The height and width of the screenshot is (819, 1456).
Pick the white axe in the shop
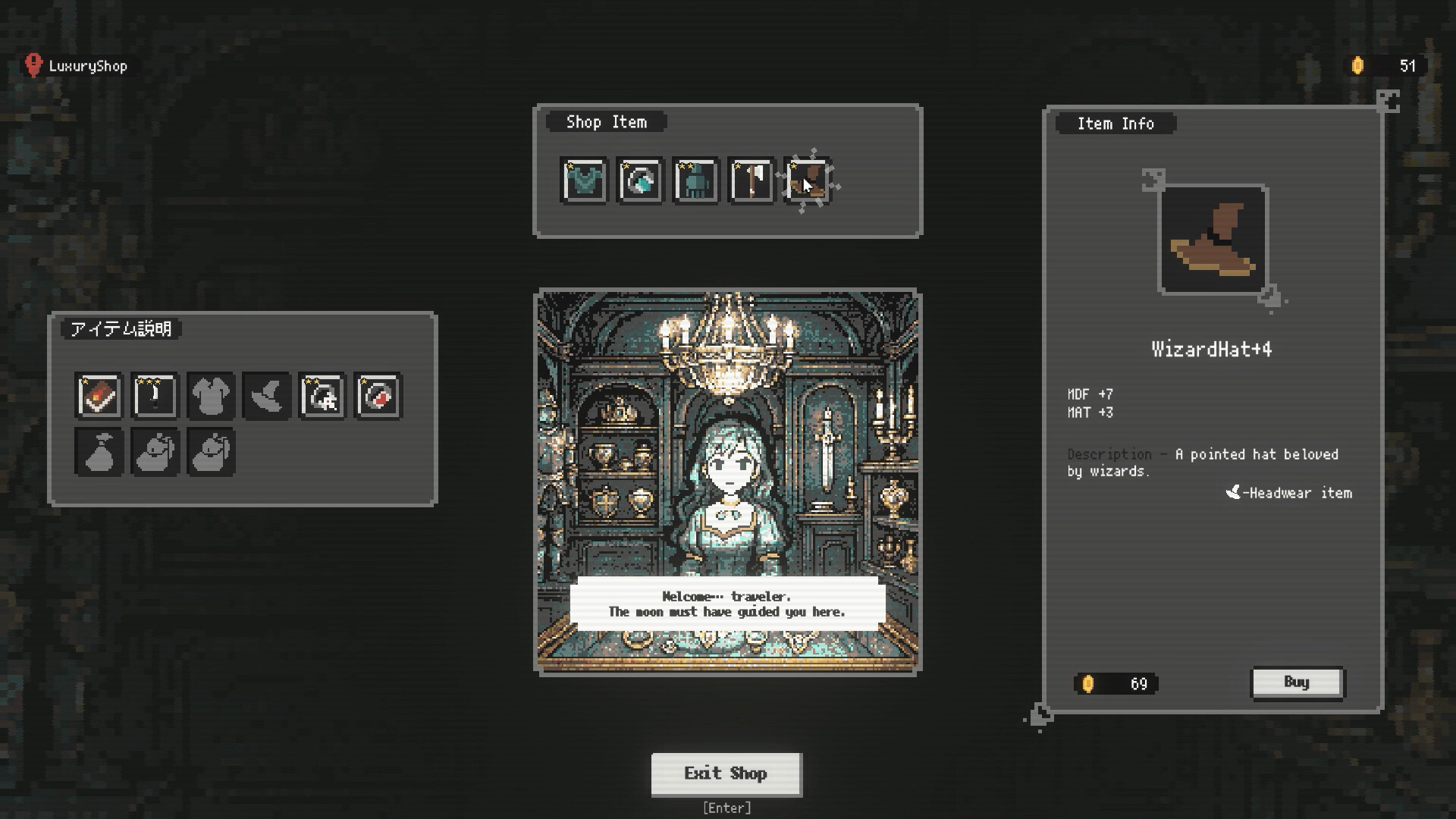coord(751,181)
